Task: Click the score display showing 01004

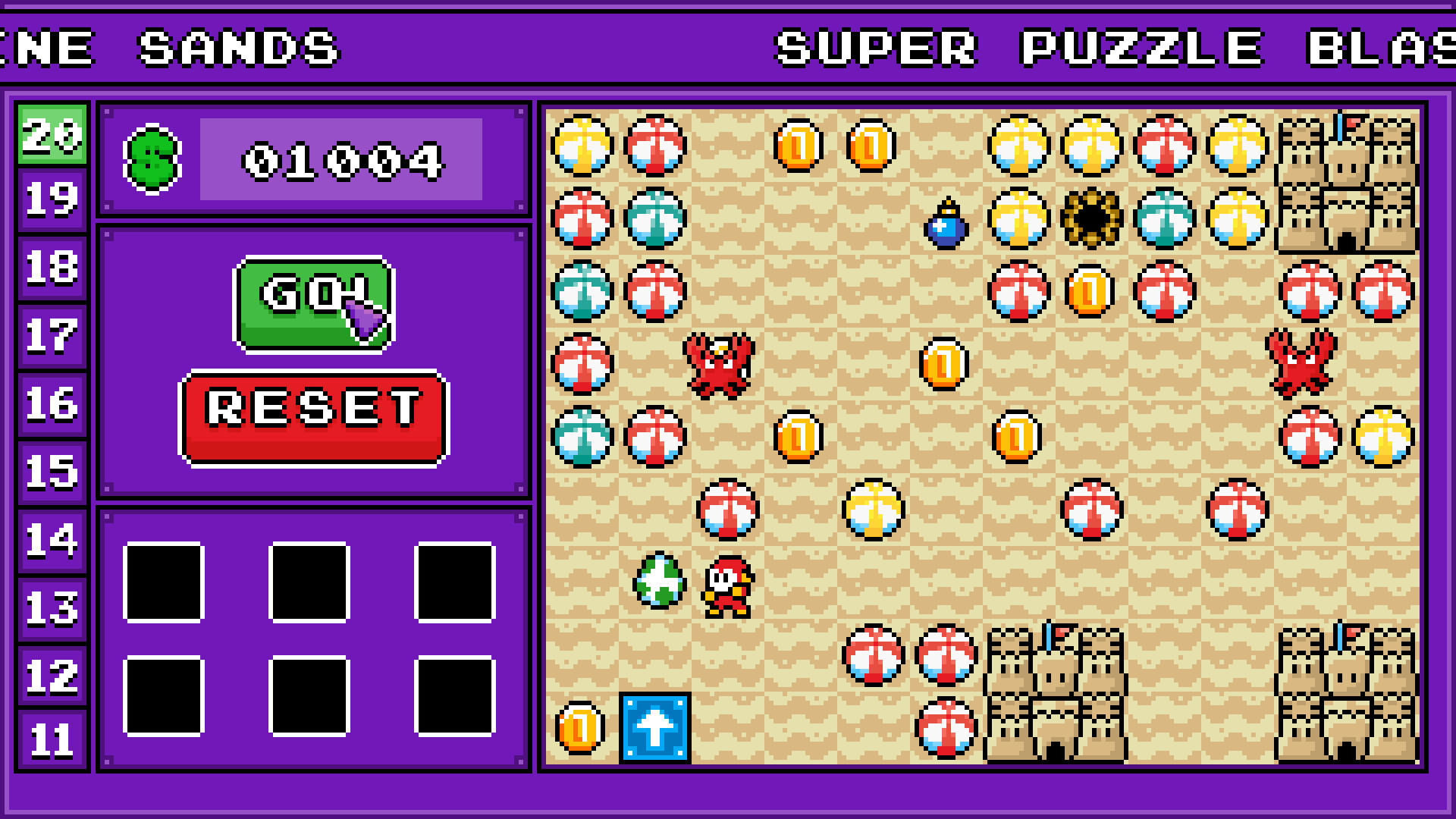Action: pos(341,160)
